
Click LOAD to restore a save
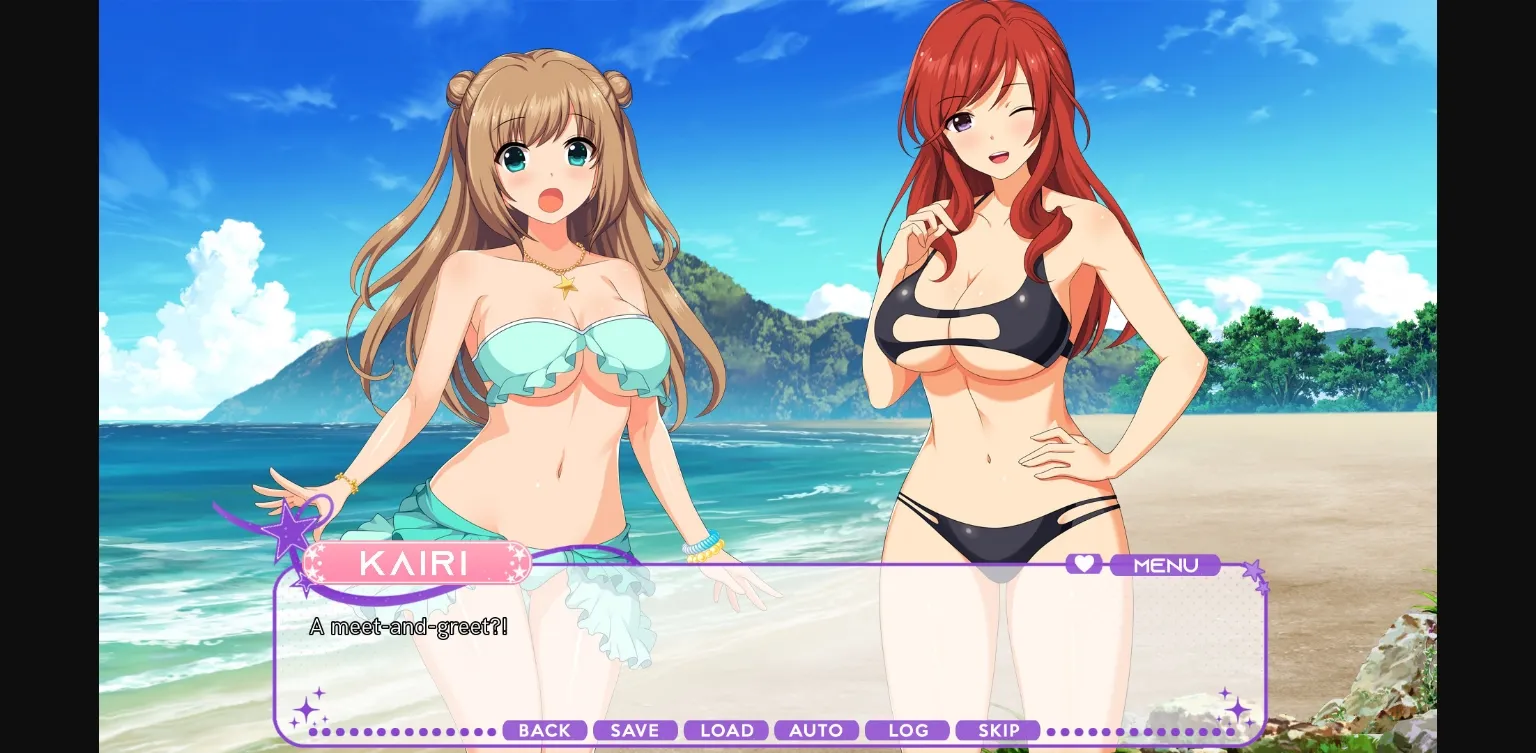[x=726, y=730]
